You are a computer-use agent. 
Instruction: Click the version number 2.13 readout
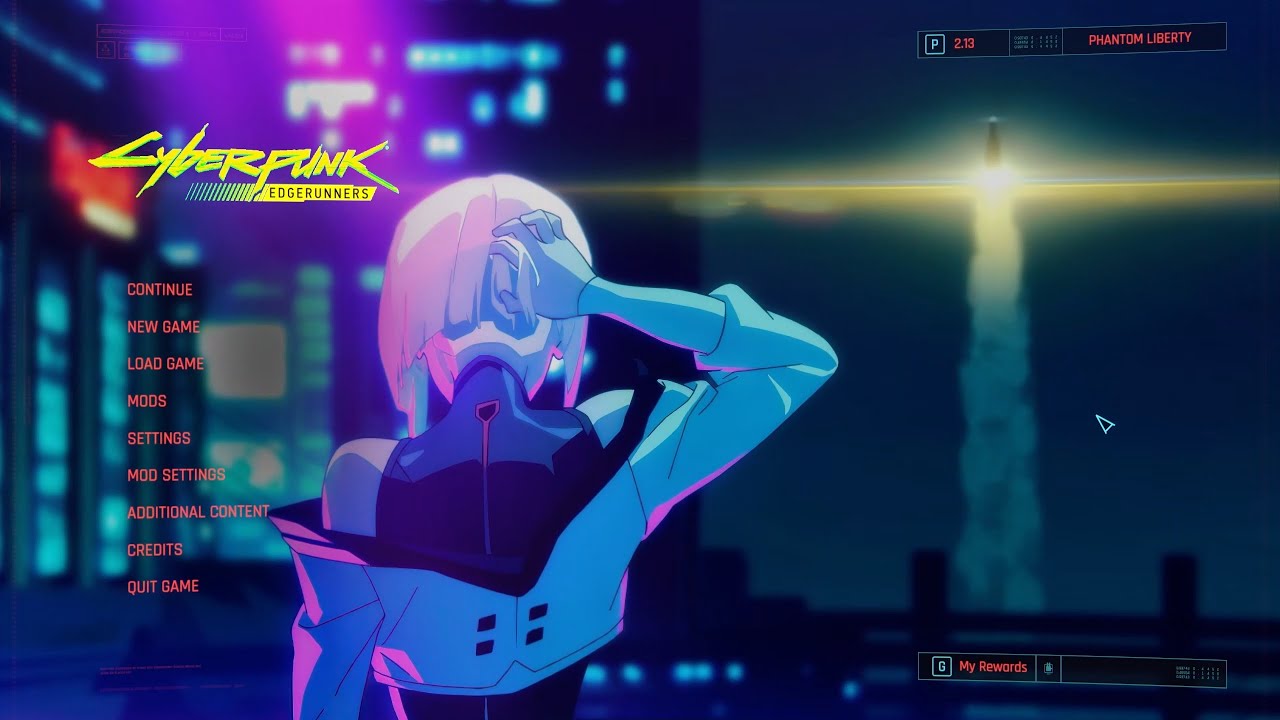point(963,42)
